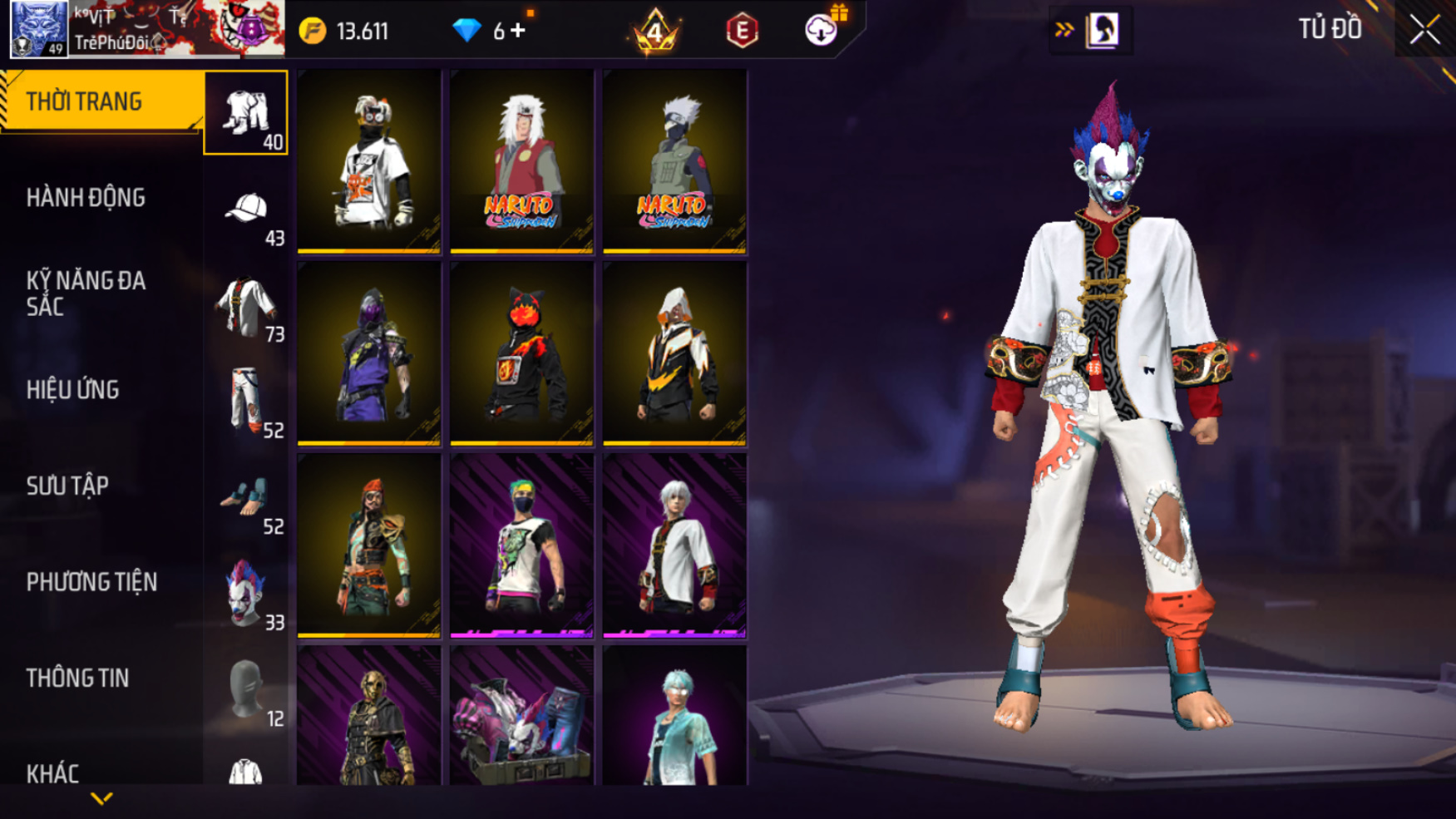The height and width of the screenshot is (819, 1456).
Task: Open the gold coin balance
Action: (x=344, y=32)
